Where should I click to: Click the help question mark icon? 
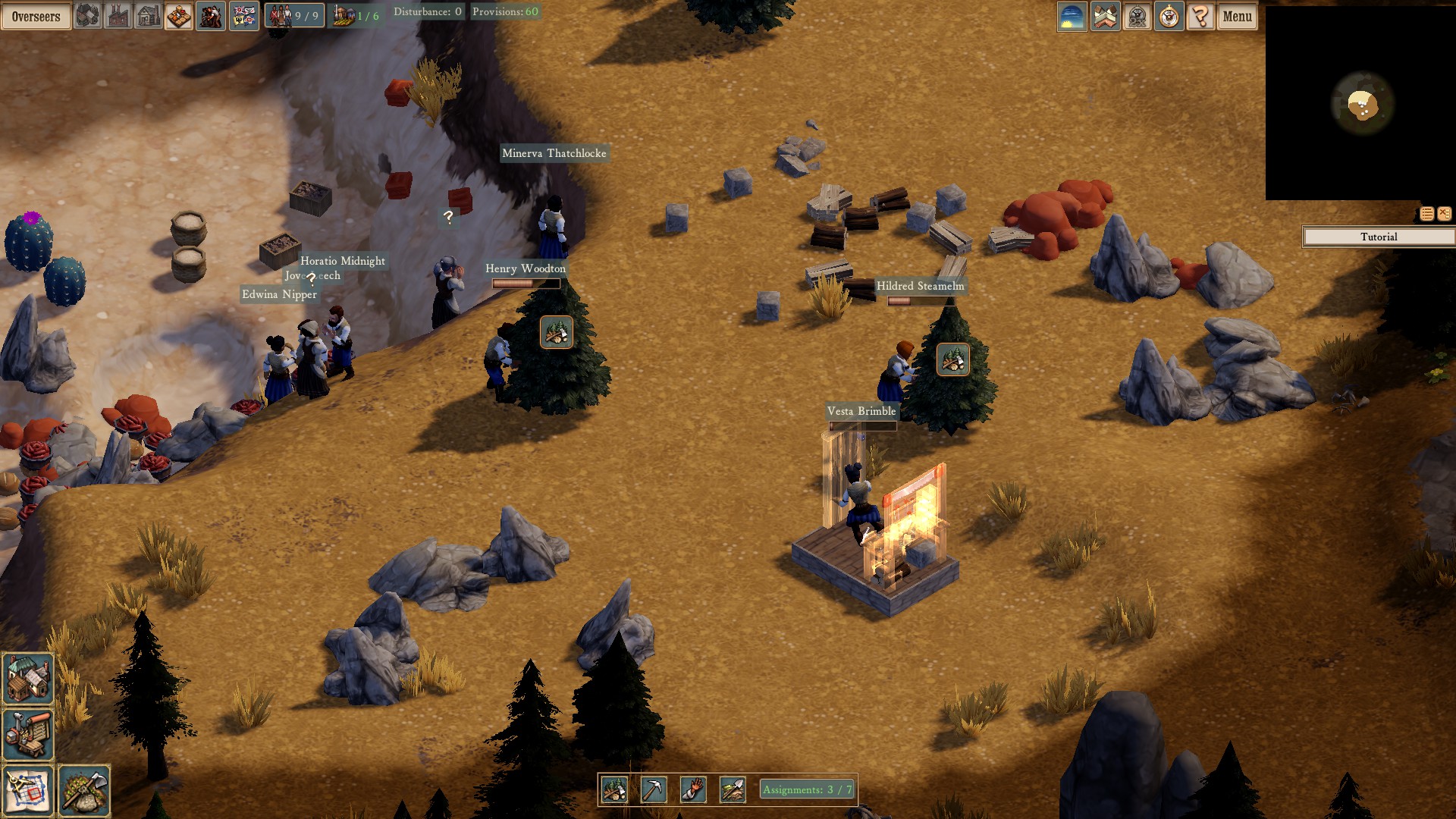[1200, 16]
